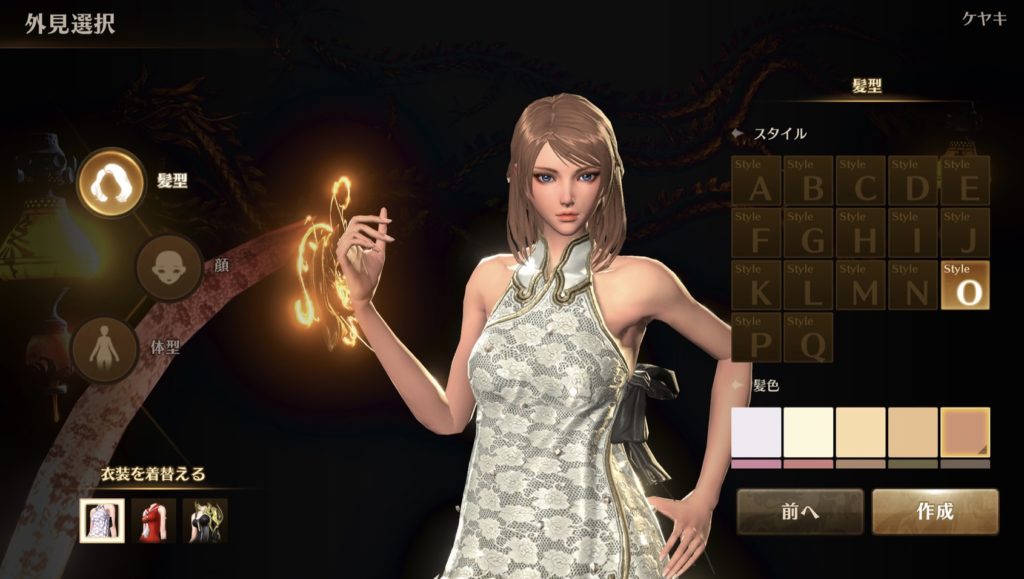Choose hairstyle Style G
This screenshot has width=1024, height=579.
pyautogui.click(x=809, y=233)
